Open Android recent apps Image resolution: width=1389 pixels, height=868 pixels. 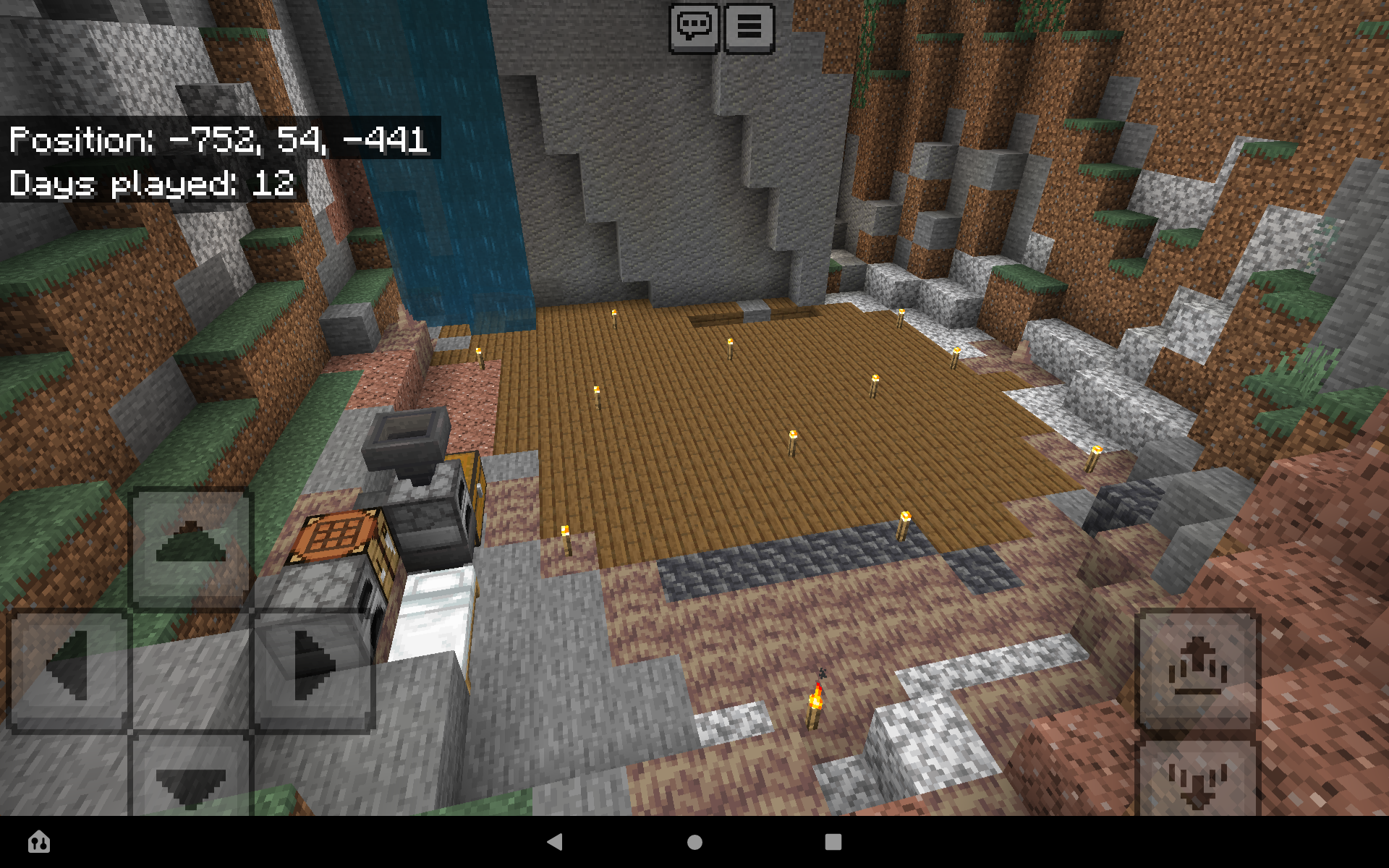tap(833, 843)
